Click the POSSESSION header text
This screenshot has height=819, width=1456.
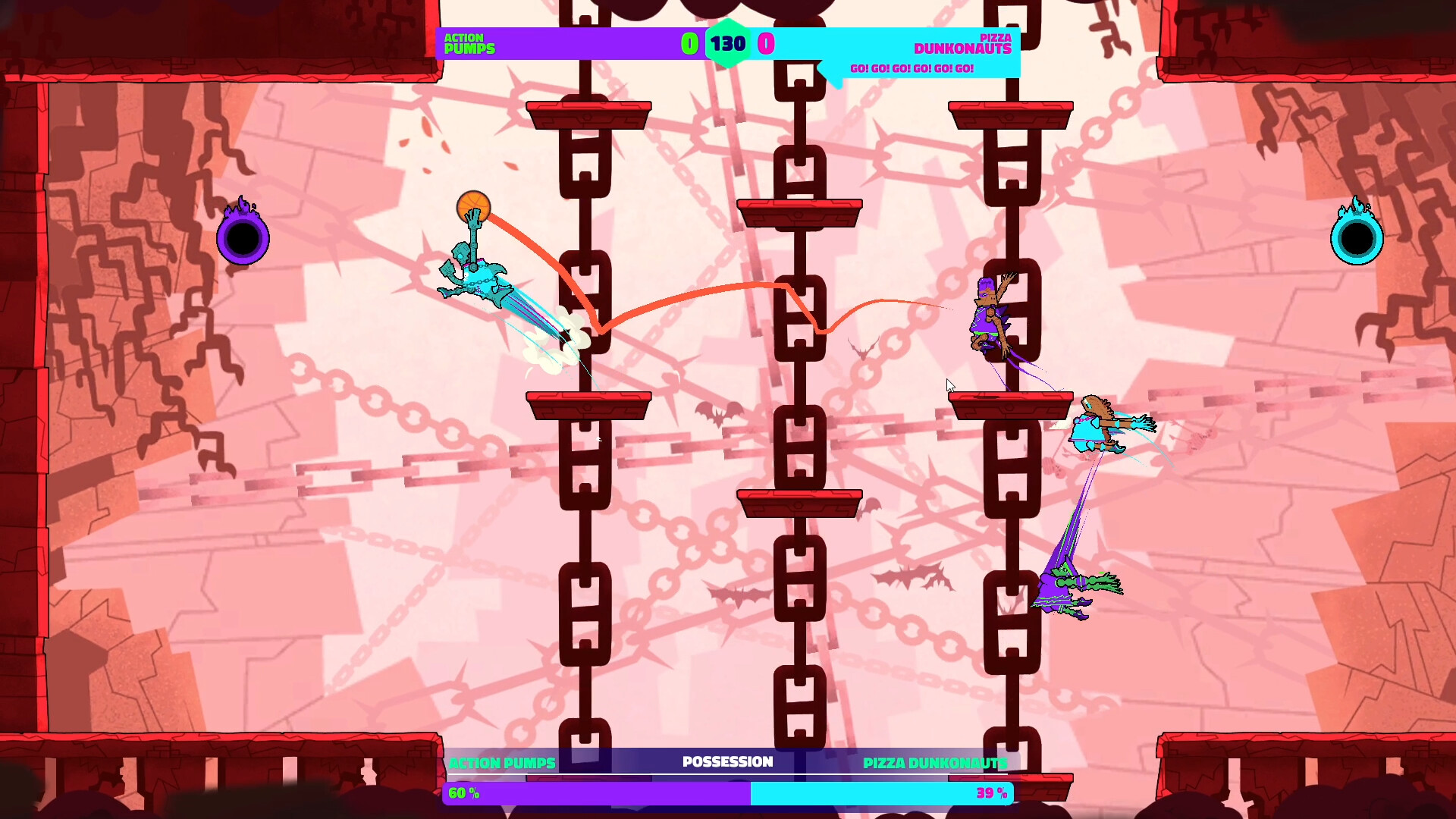tap(727, 761)
